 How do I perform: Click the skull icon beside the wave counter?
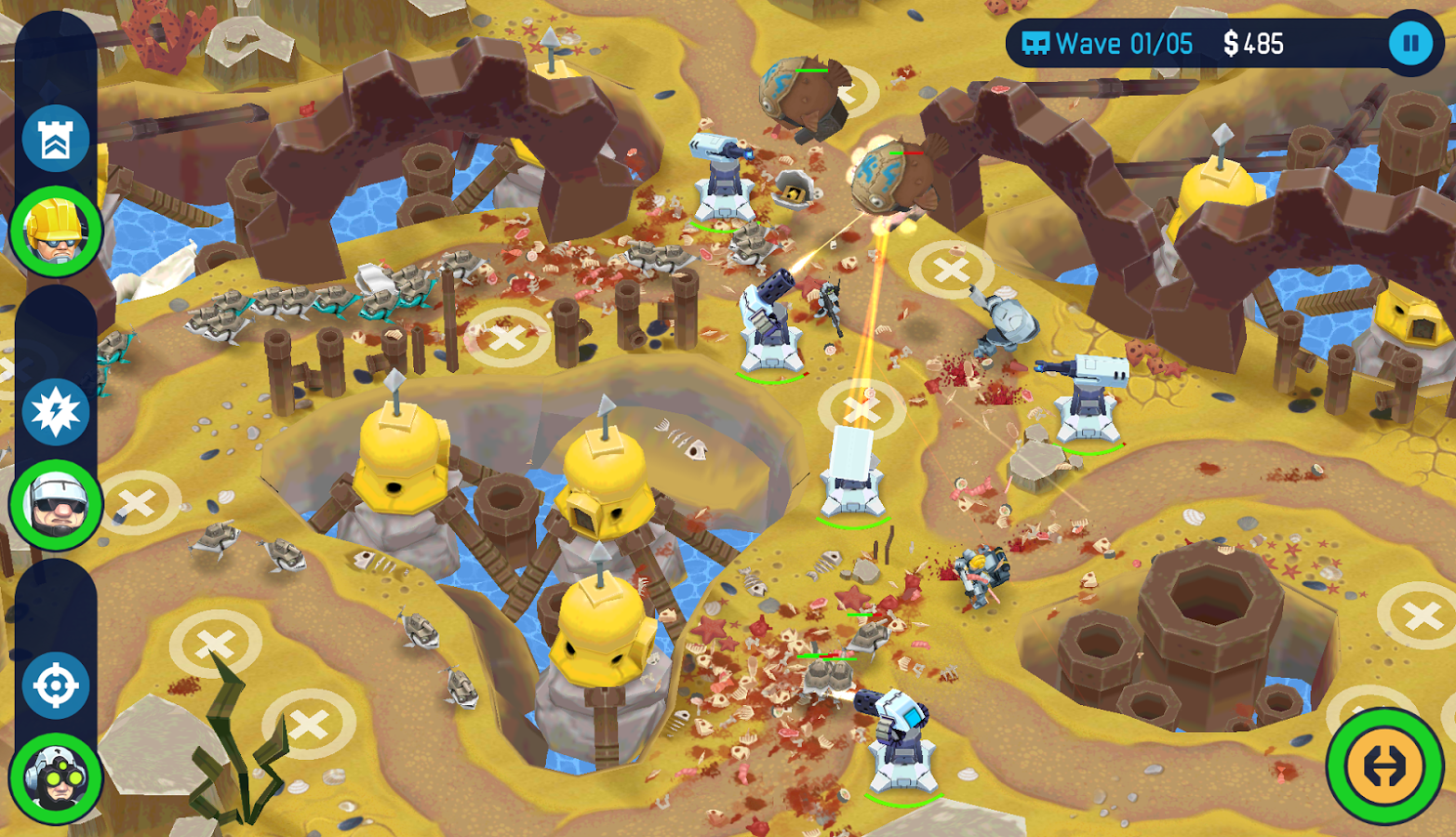click(1035, 43)
